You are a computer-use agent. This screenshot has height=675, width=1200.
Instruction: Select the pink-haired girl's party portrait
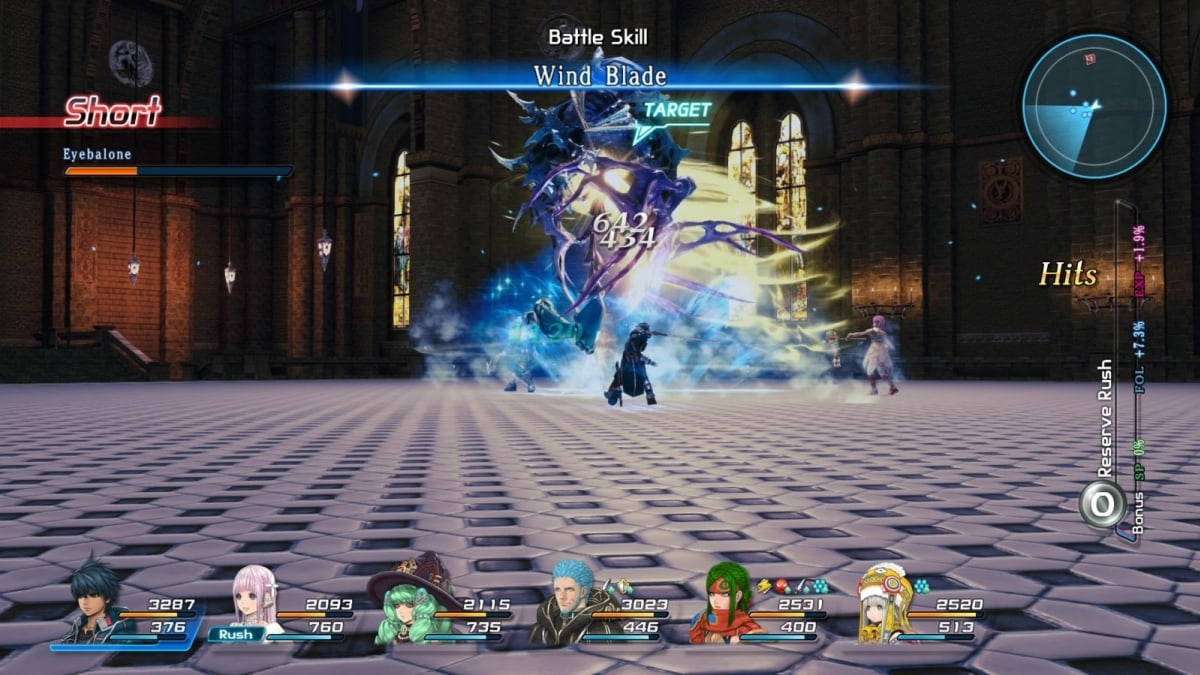pos(253,597)
